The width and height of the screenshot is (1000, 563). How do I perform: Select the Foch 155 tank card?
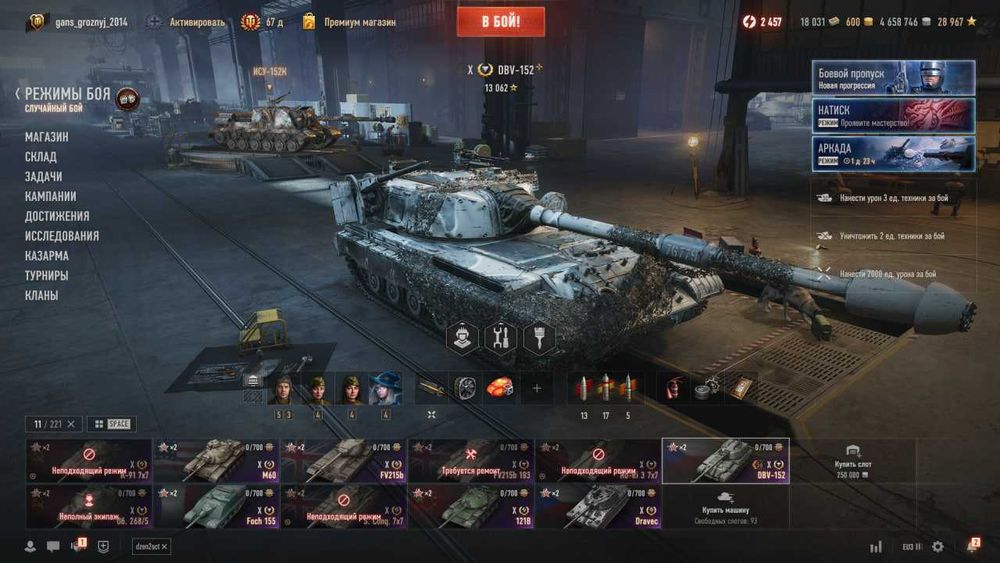pyautogui.click(x=215, y=506)
